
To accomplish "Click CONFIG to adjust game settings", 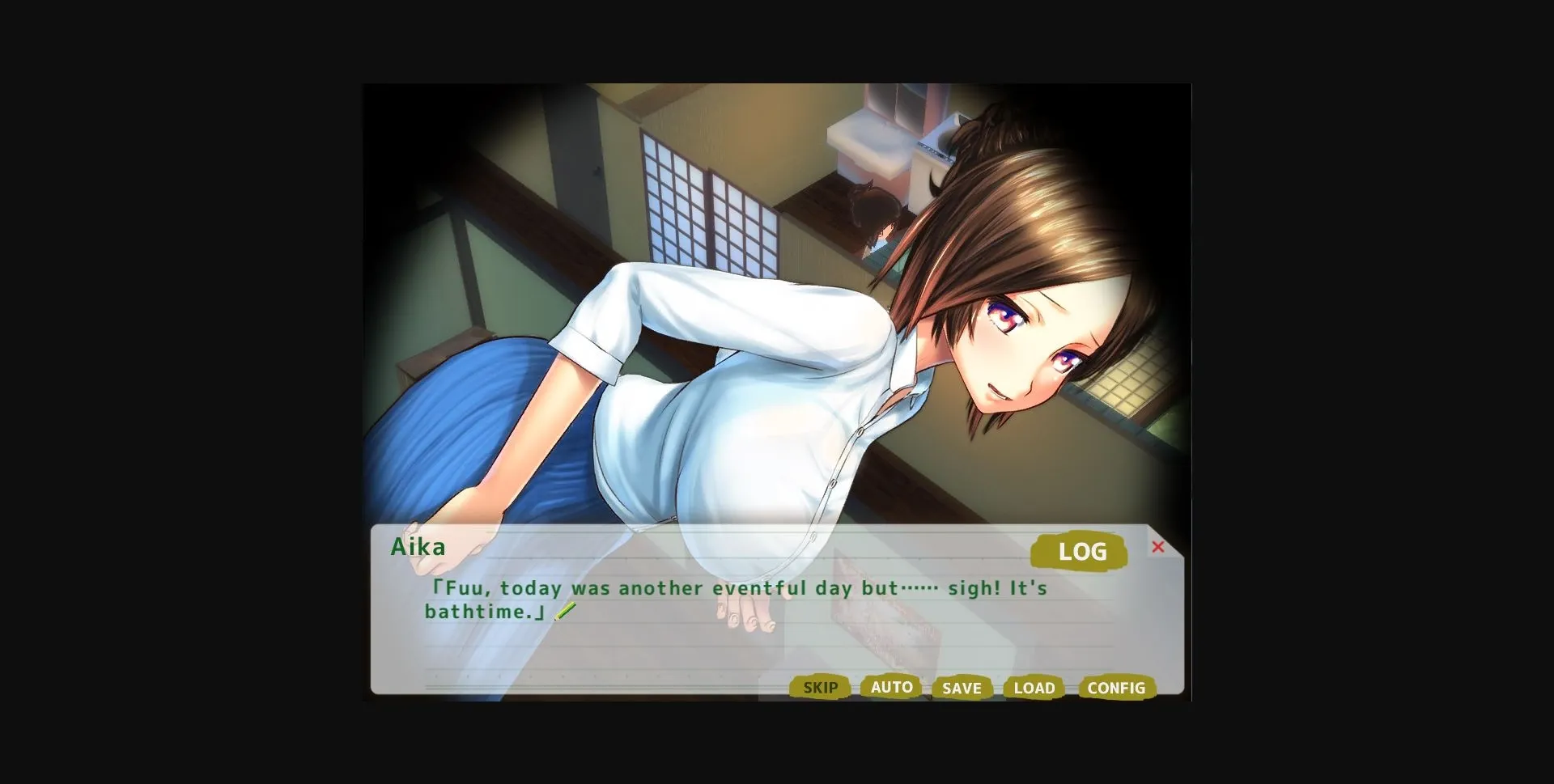I will [x=1116, y=689].
